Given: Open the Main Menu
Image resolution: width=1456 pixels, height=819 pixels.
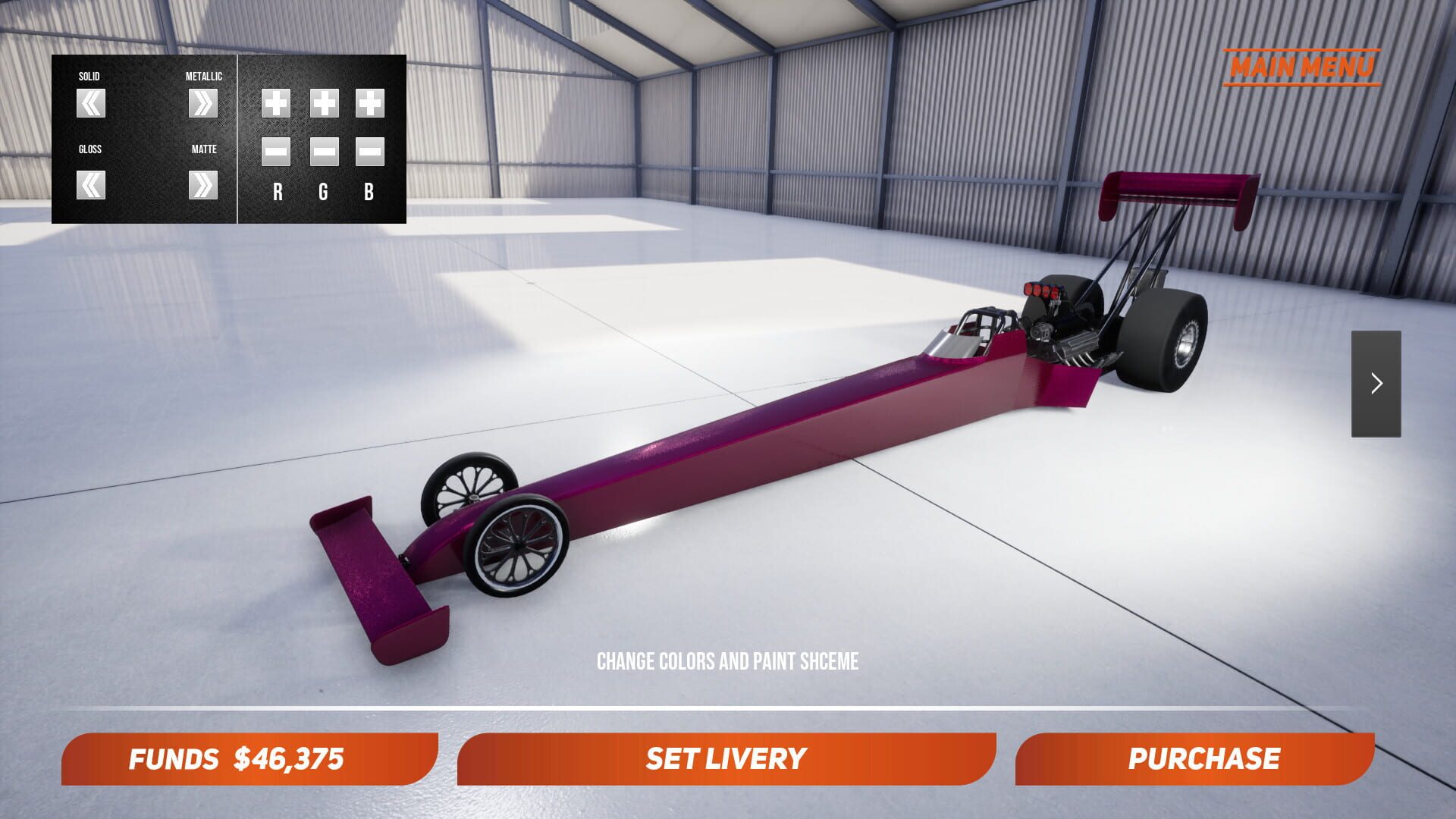Looking at the screenshot, I should tap(1304, 67).
